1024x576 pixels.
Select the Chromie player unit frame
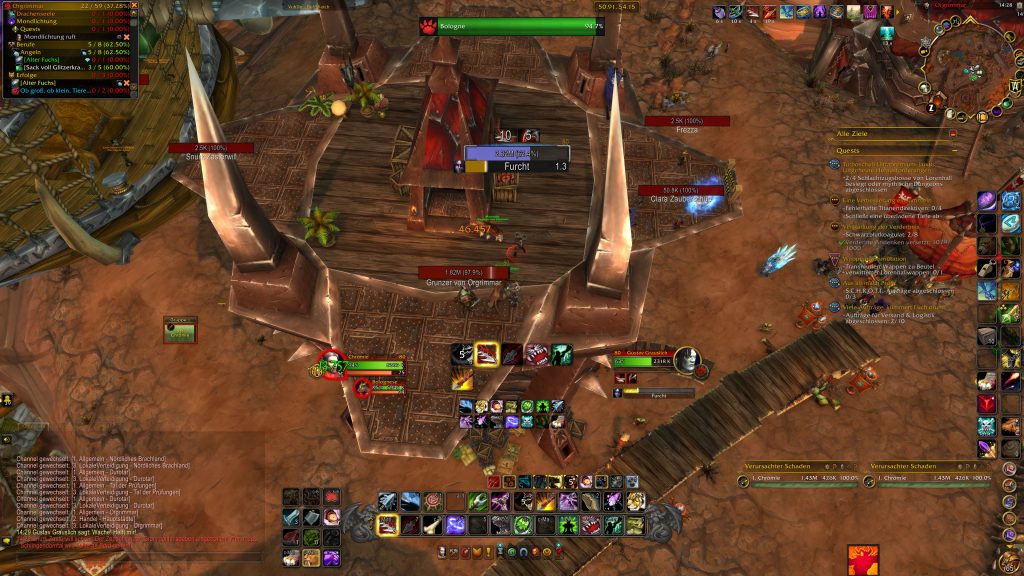[x=370, y=363]
